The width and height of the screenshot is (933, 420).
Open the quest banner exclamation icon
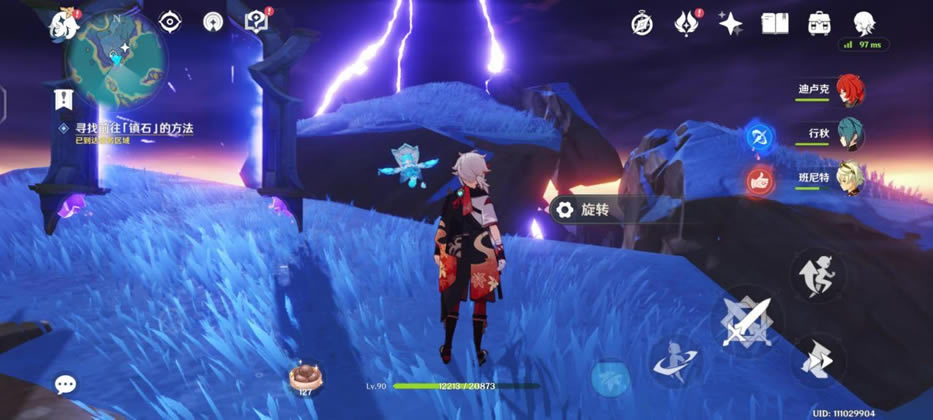64,97
